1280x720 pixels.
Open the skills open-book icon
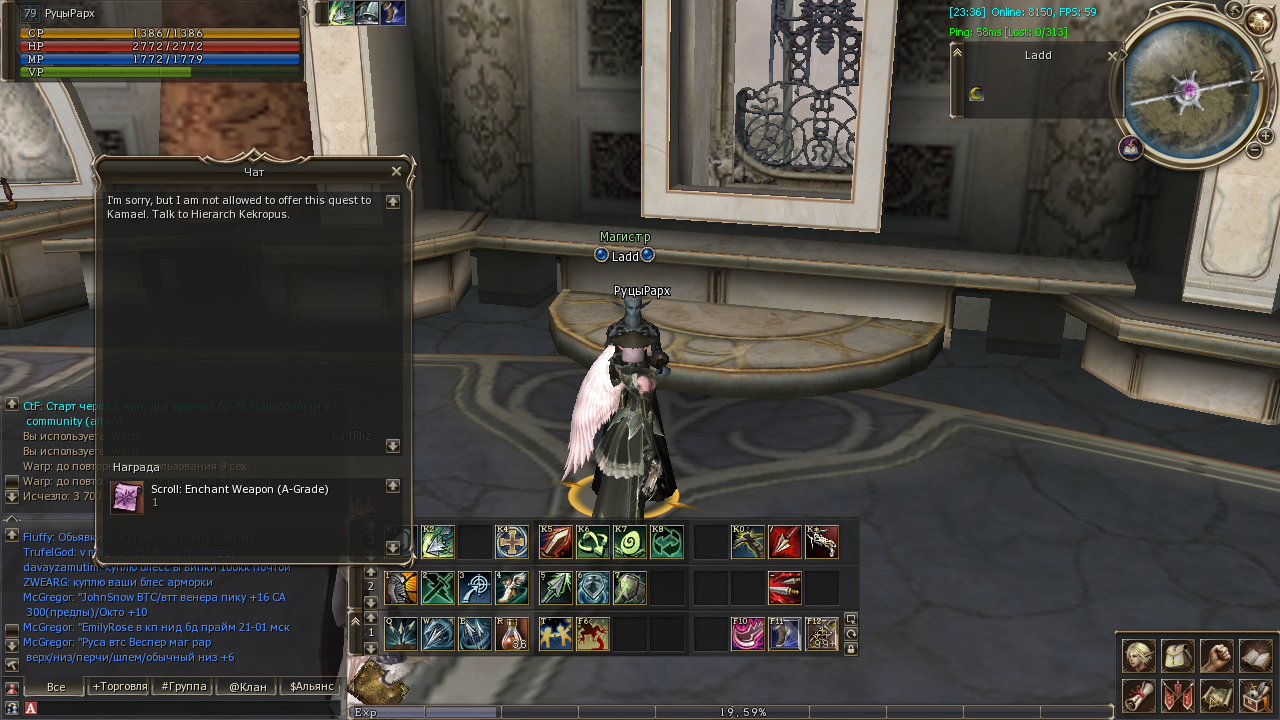[x=1256, y=656]
